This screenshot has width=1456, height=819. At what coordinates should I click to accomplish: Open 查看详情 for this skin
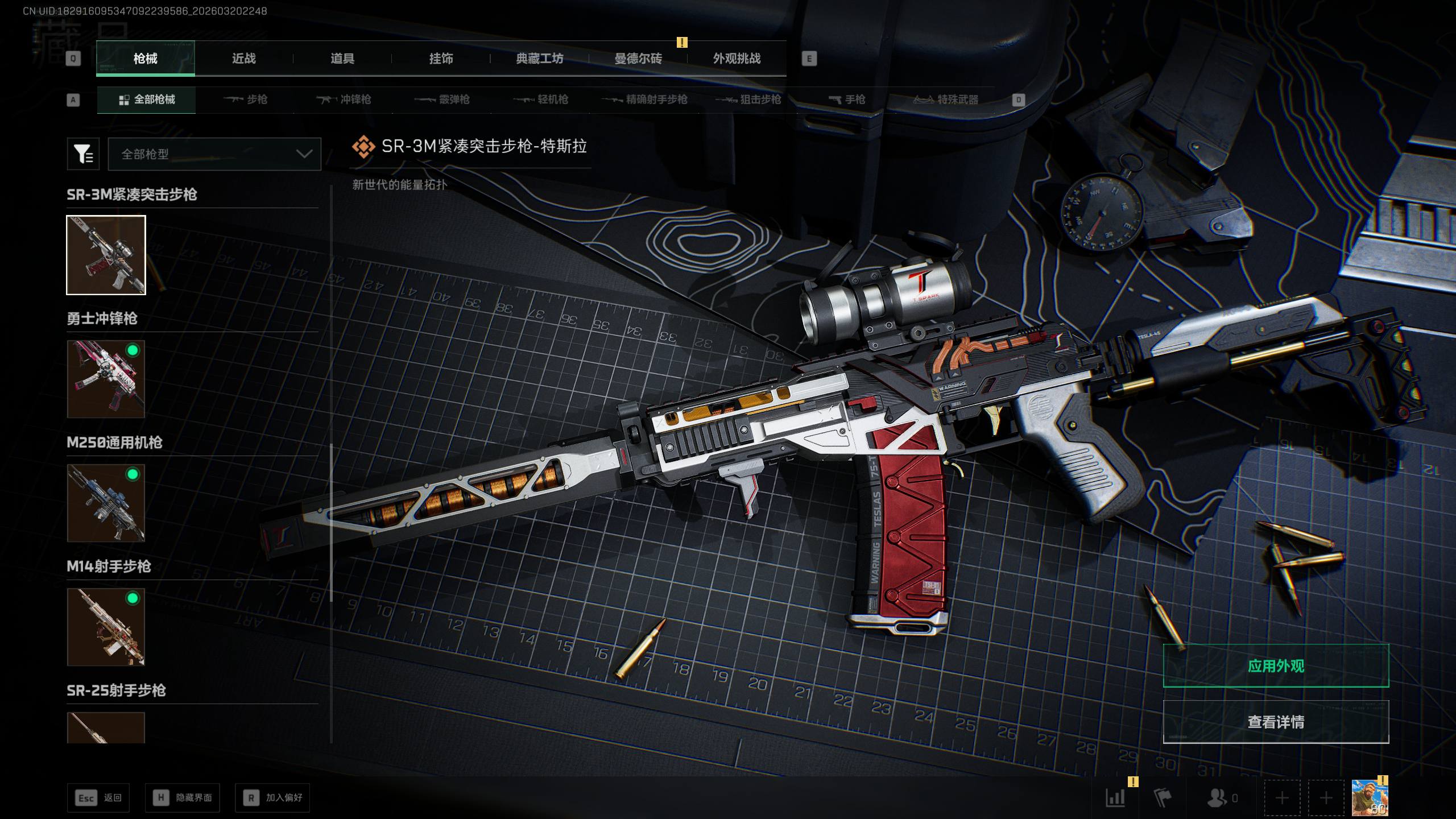pos(1276,722)
